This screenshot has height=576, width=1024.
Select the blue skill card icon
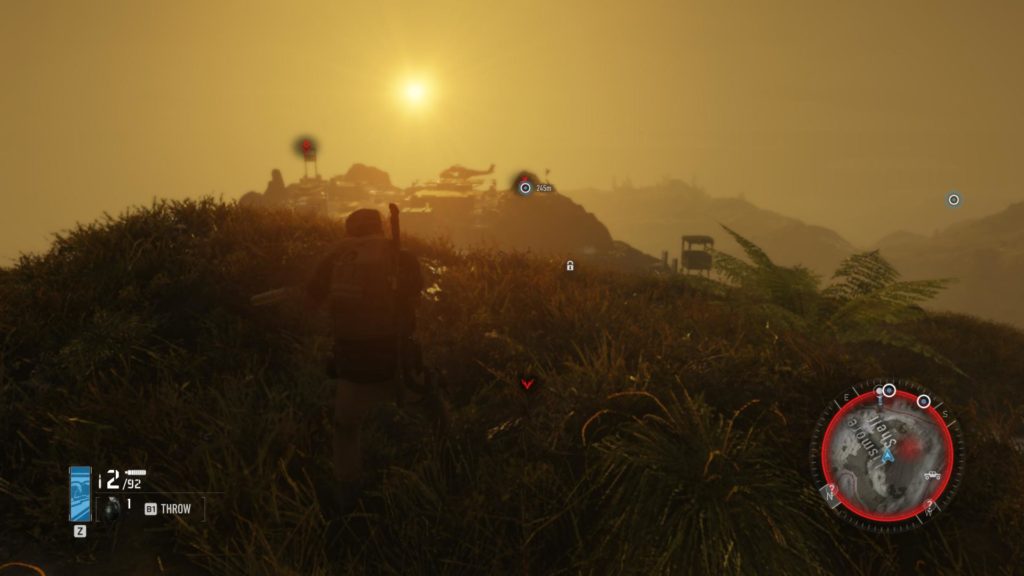point(80,493)
